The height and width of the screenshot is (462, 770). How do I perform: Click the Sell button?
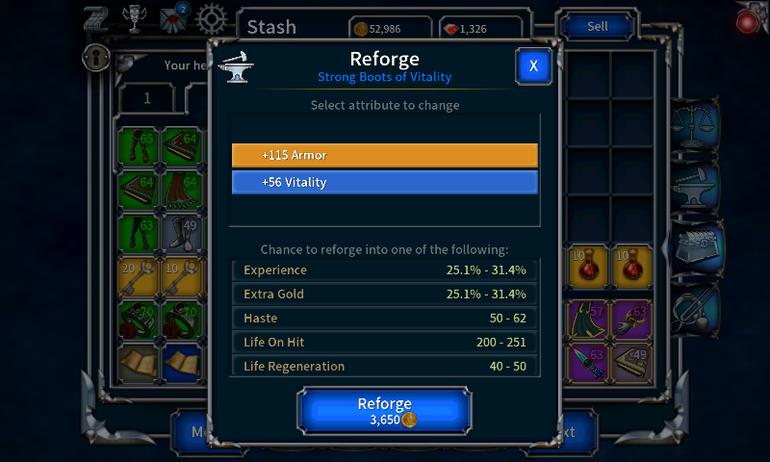(597, 27)
